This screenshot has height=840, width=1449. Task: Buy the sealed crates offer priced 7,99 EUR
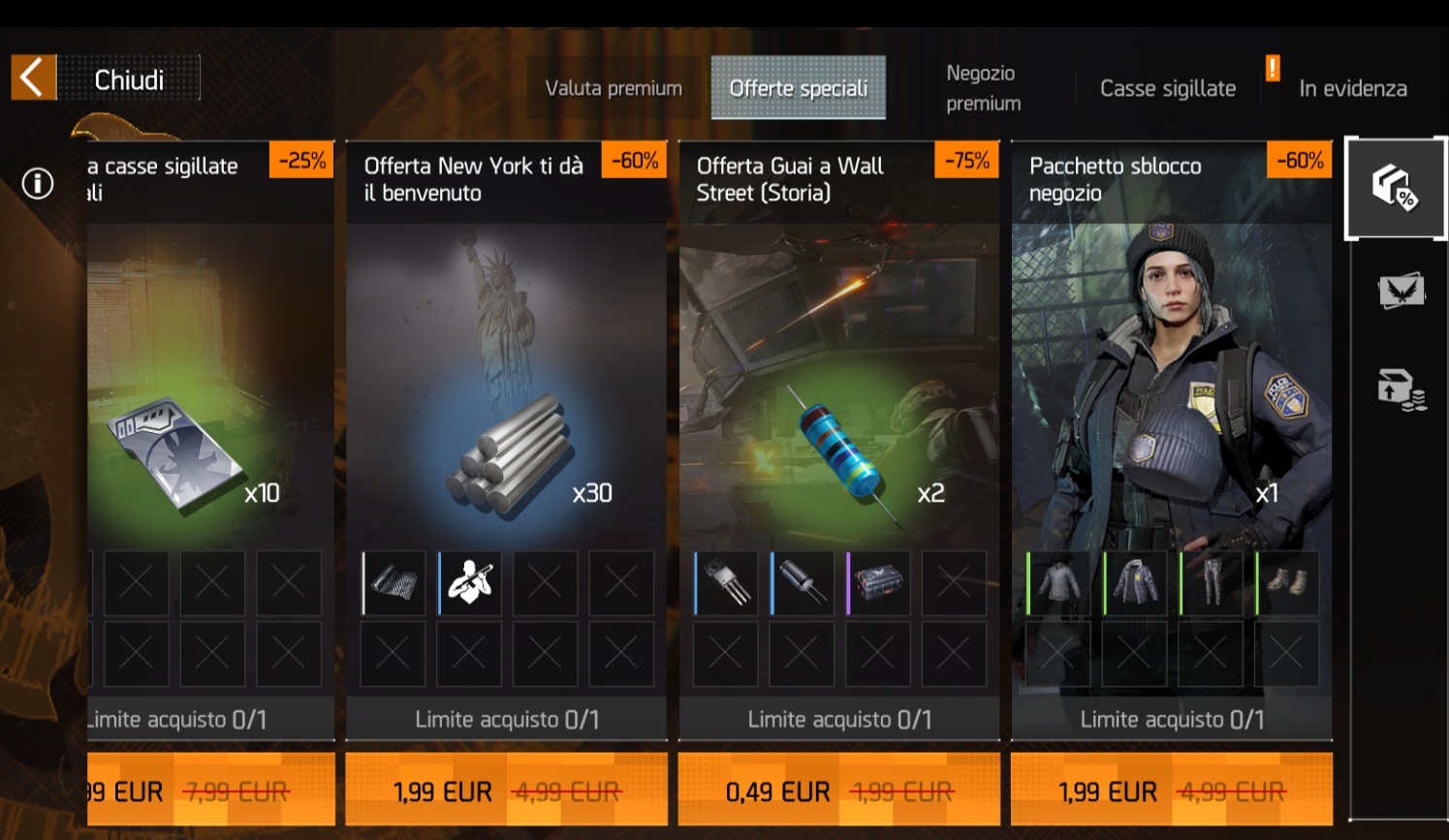pos(211,791)
